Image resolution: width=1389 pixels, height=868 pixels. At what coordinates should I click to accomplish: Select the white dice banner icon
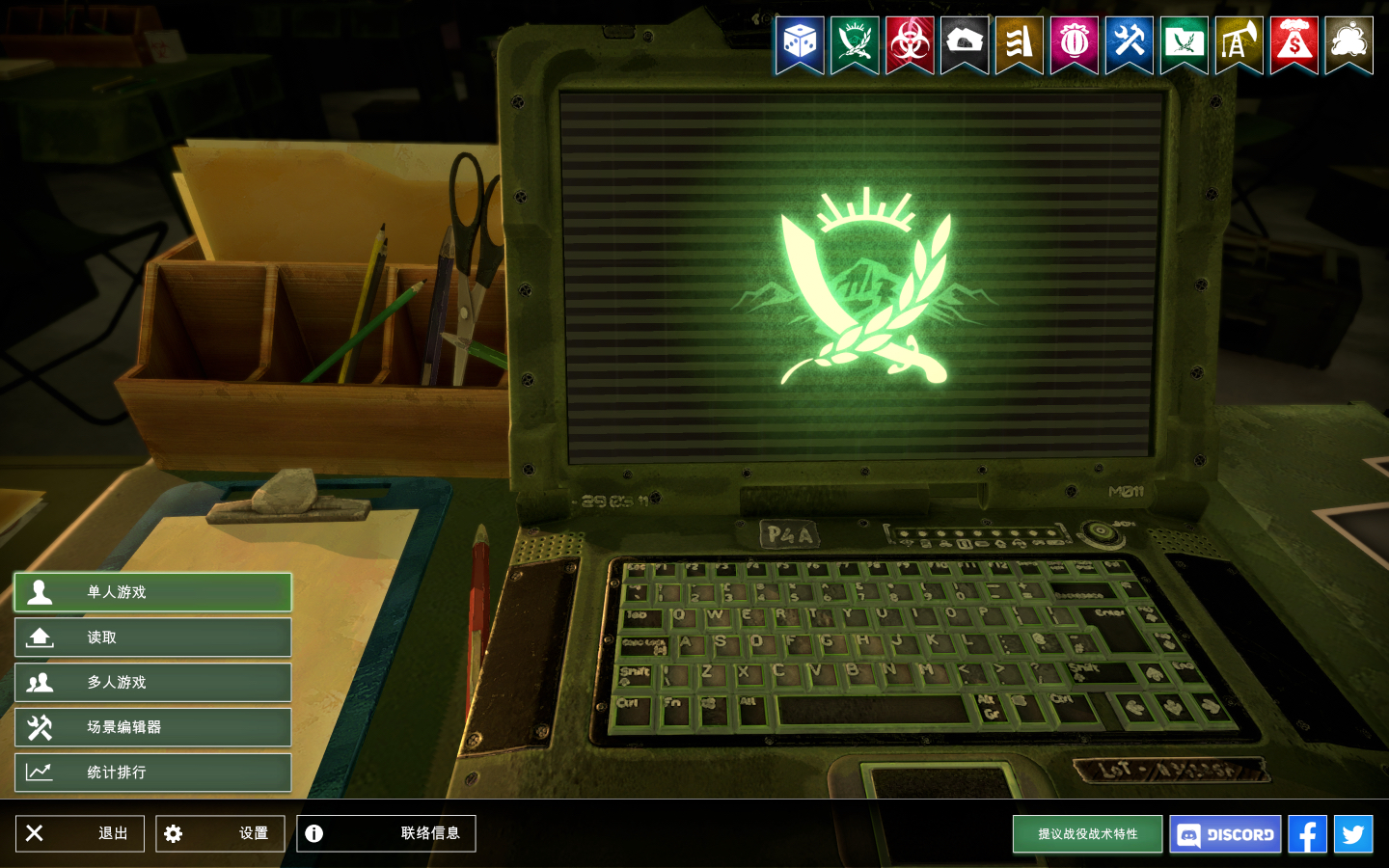[800, 43]
